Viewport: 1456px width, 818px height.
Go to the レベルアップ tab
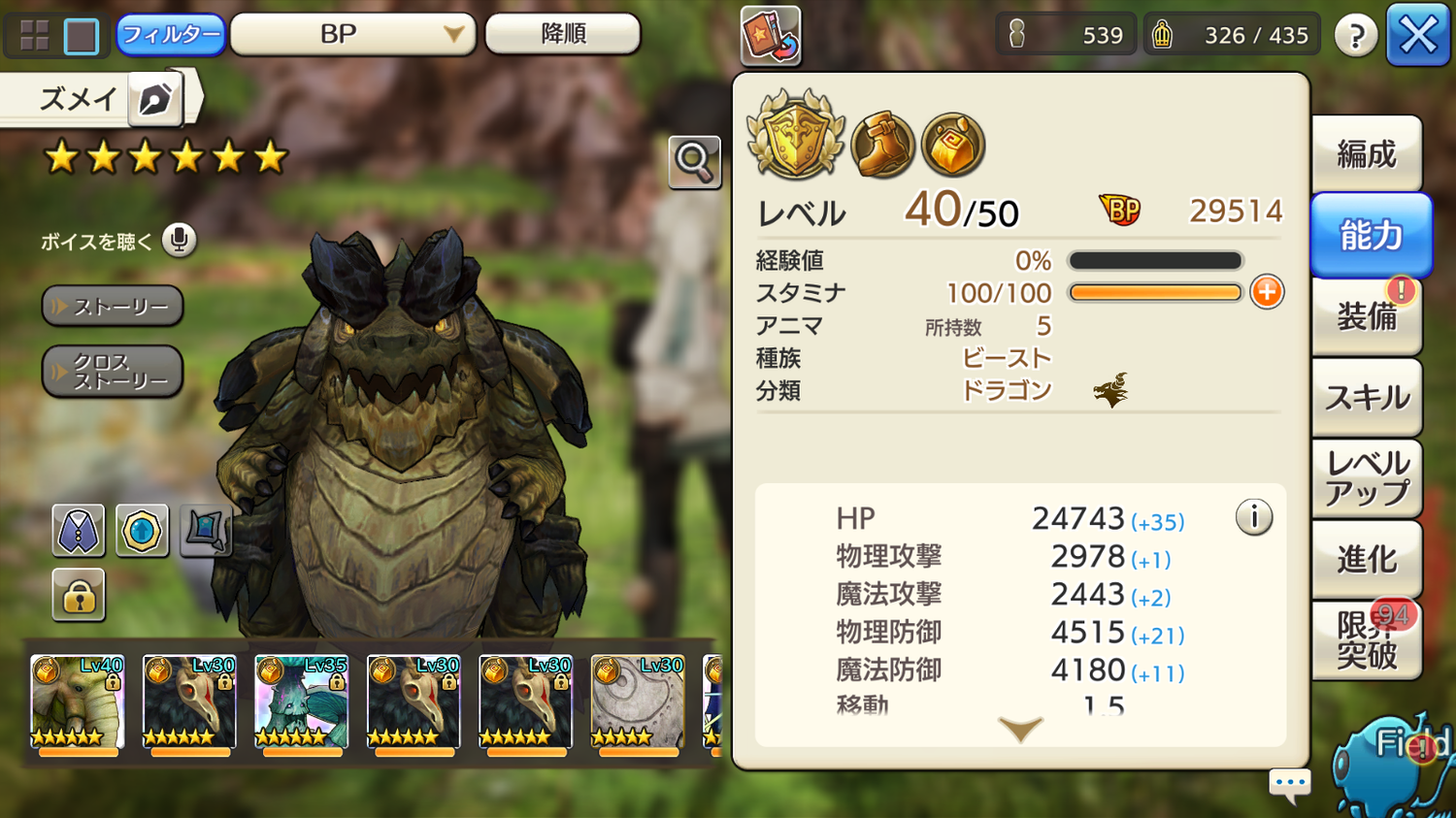(x=1367, y=478)
